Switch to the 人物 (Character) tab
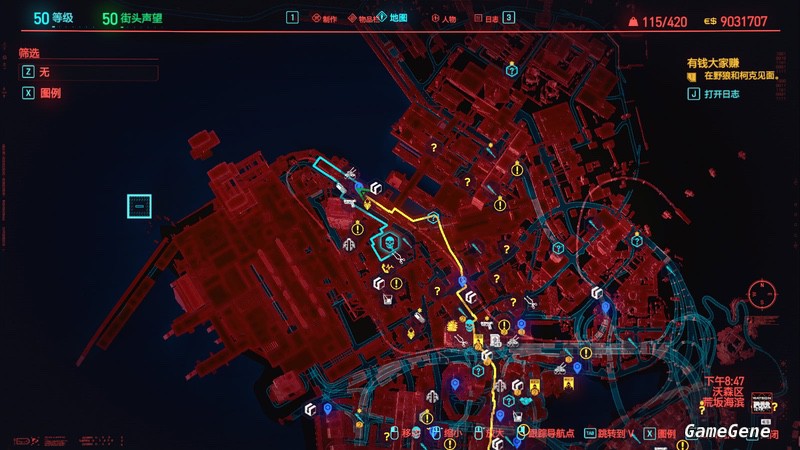800x450 pixels. 445,18
